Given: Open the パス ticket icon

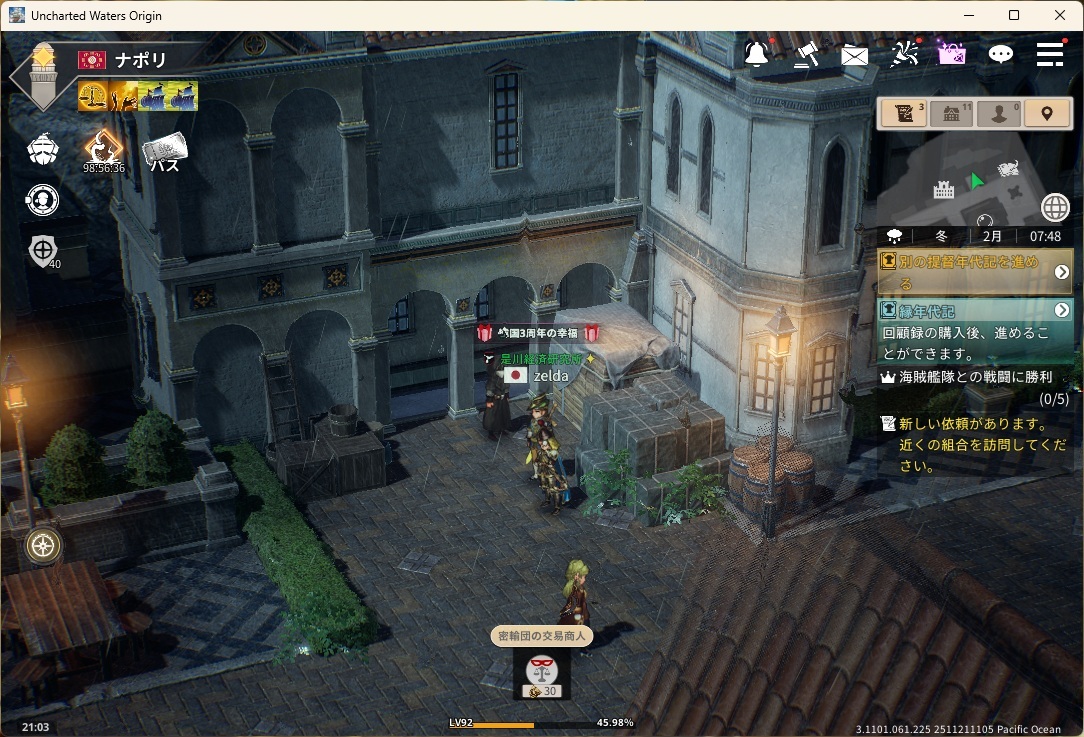Looking at the screenshot, I should tap(165, 152).
